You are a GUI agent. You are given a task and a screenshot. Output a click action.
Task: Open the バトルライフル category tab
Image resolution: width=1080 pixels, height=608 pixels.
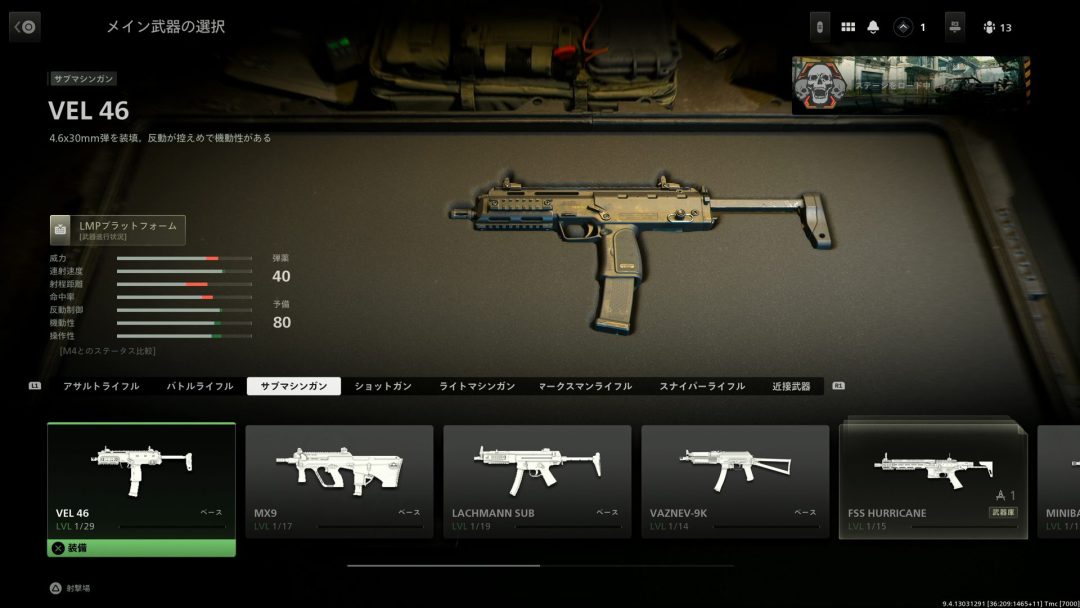pyautogui.click(x=199, y=386)
